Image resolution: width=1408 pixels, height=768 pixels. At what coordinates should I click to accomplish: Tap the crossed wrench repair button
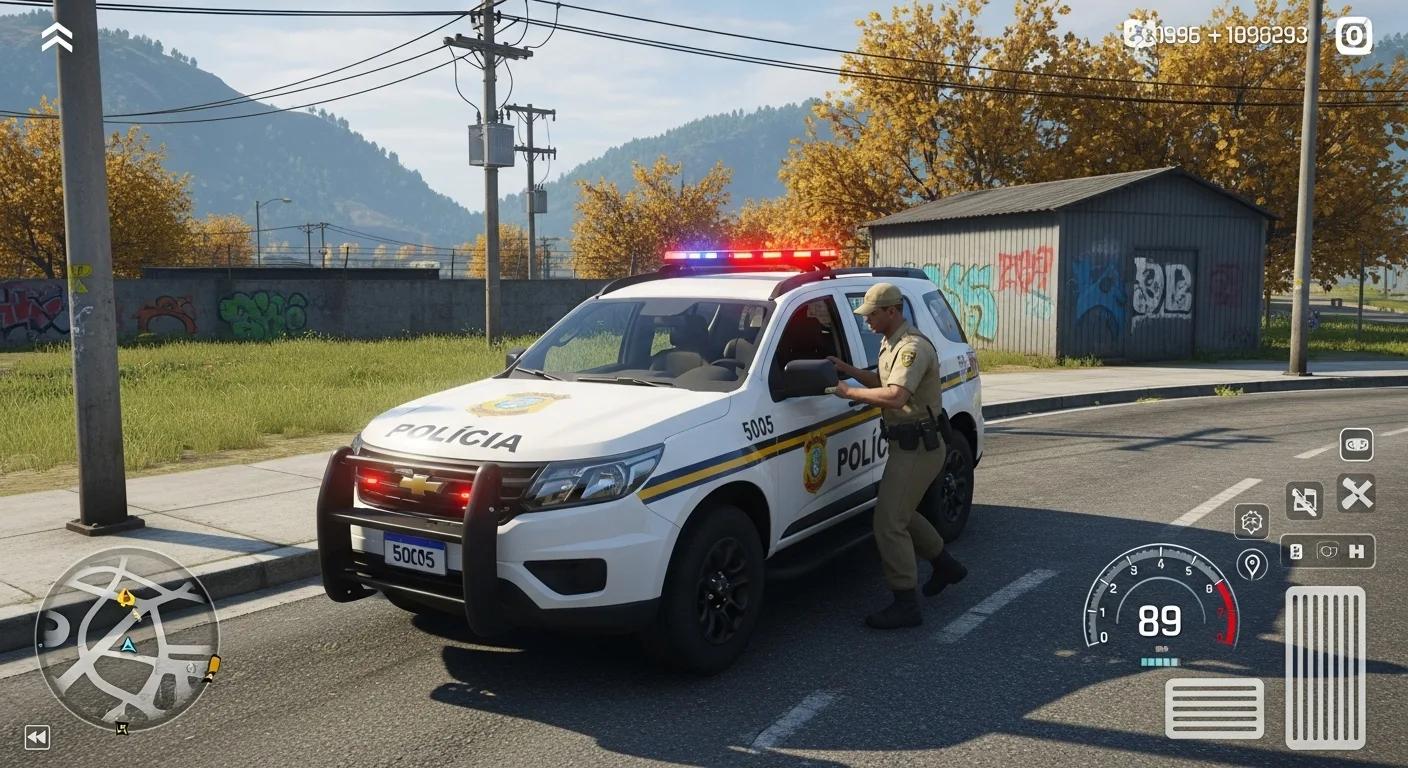point(1356,493)
